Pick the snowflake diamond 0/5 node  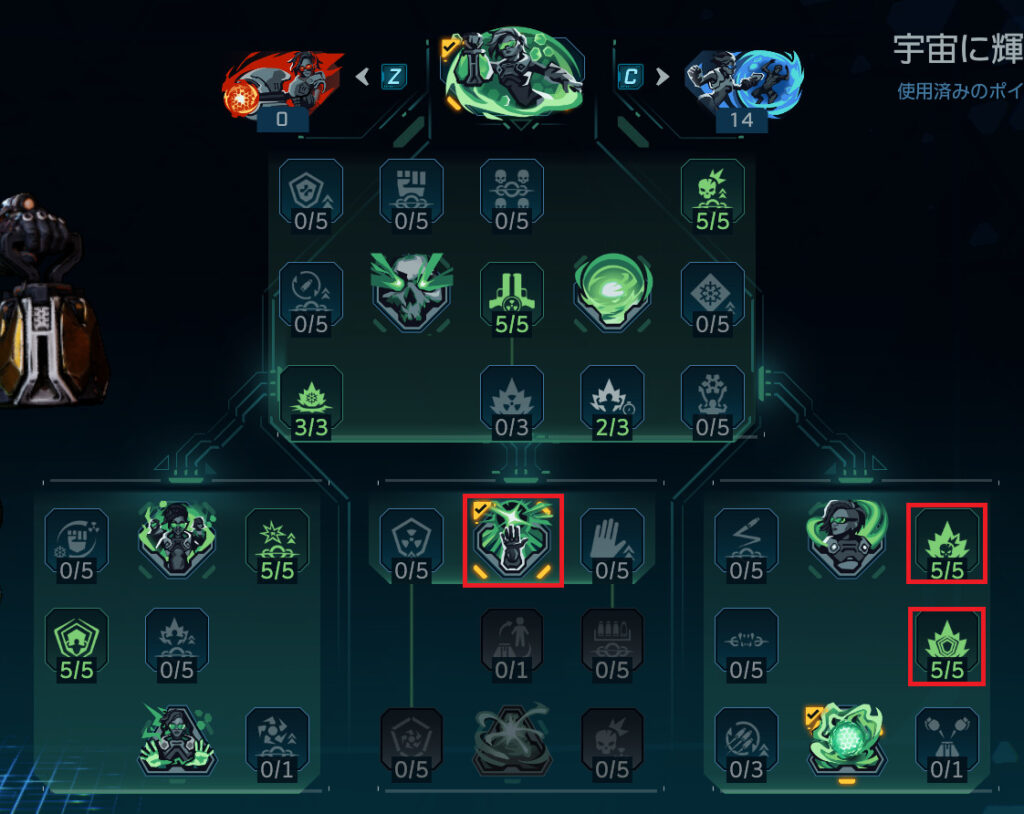[x=712, y=296]
